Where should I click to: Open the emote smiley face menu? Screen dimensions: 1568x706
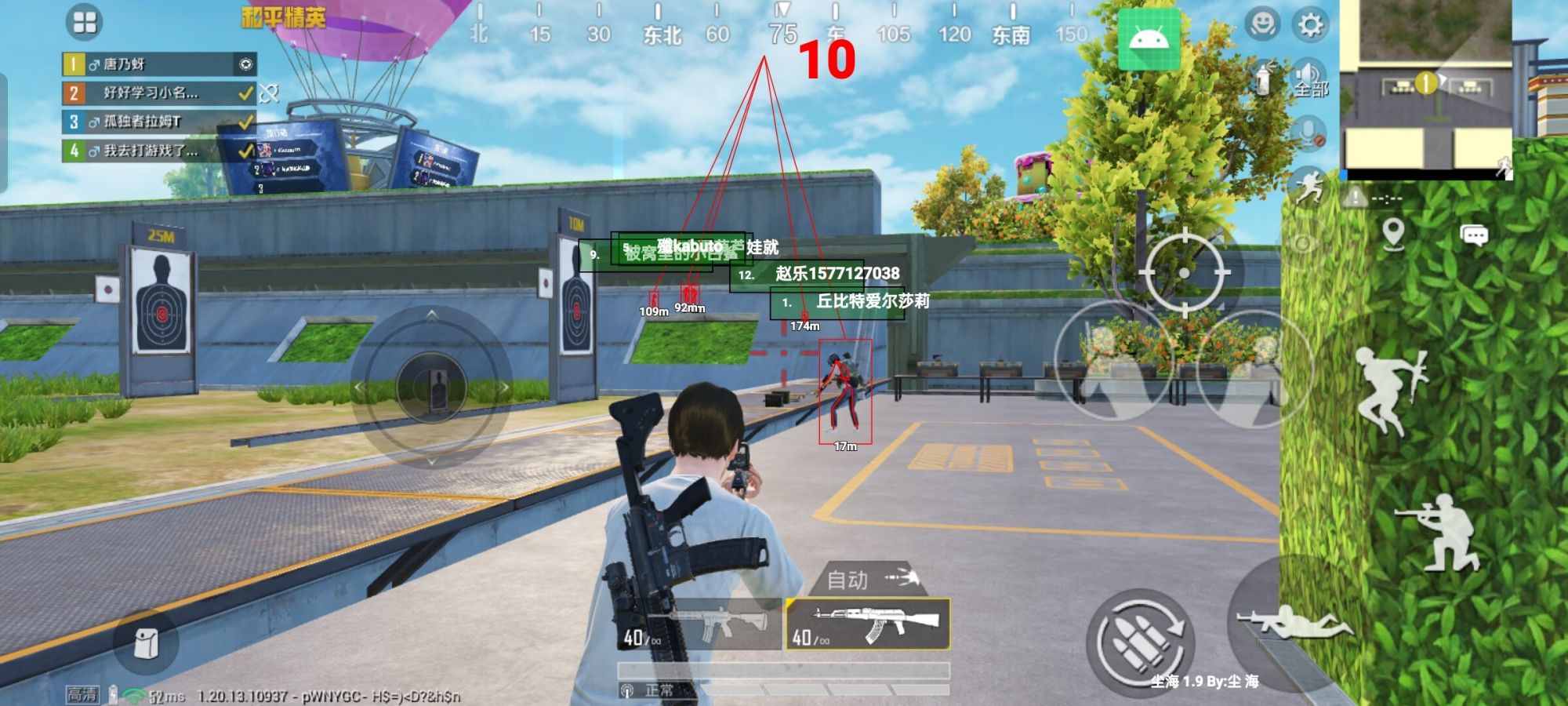[1262, 25]
